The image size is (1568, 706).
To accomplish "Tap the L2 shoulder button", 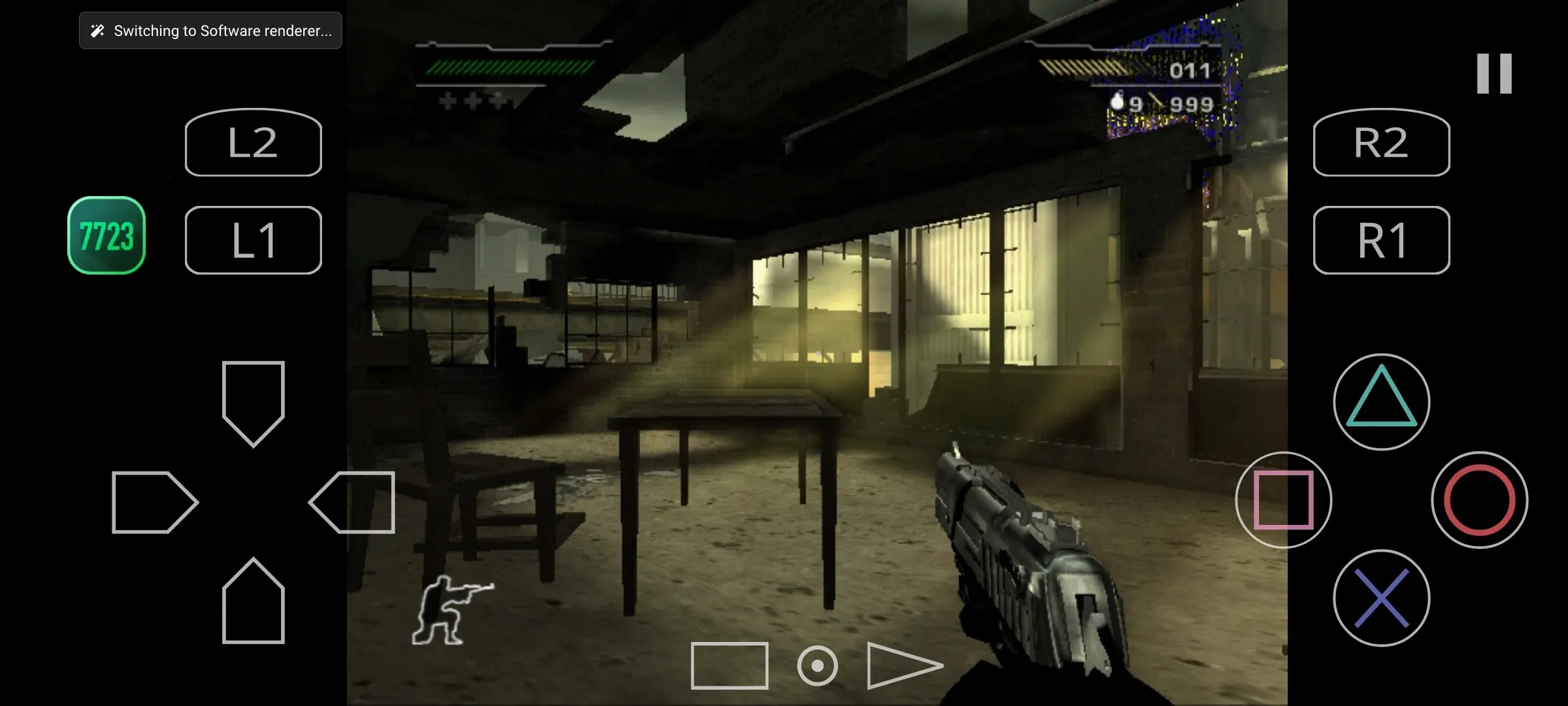I will [x=253, y=143].
